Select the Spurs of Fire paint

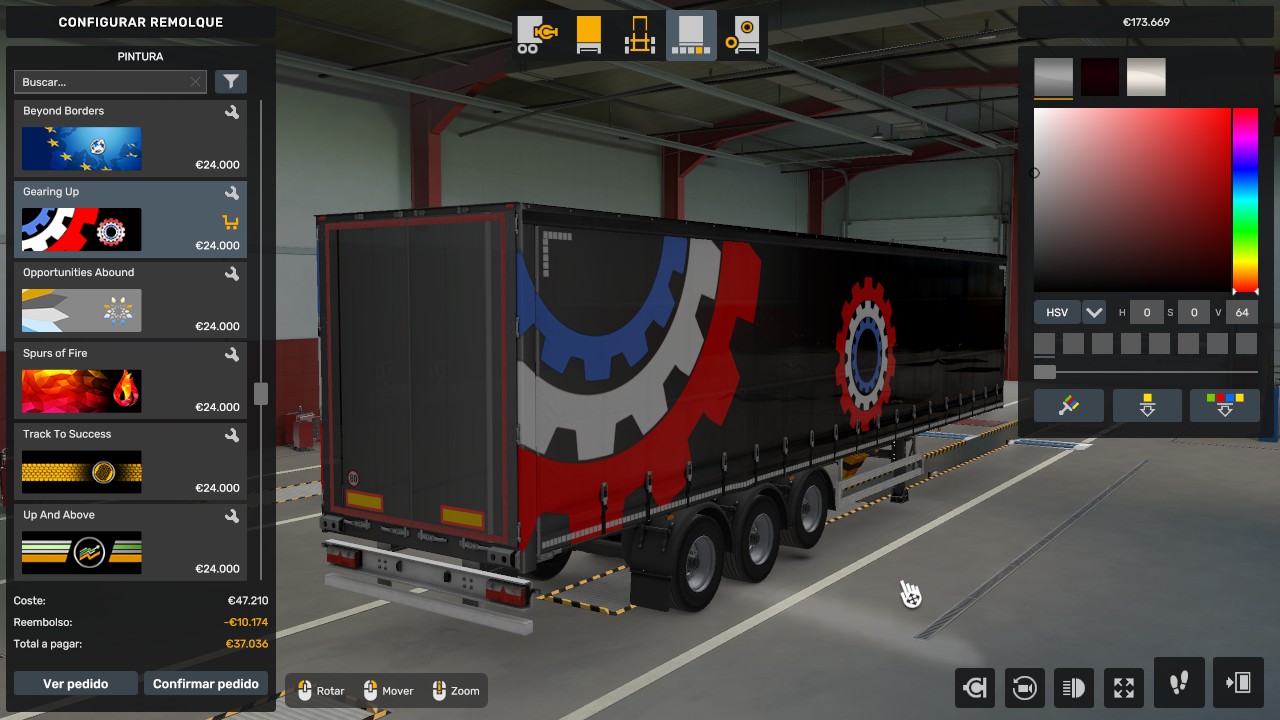tap(130, 380)
